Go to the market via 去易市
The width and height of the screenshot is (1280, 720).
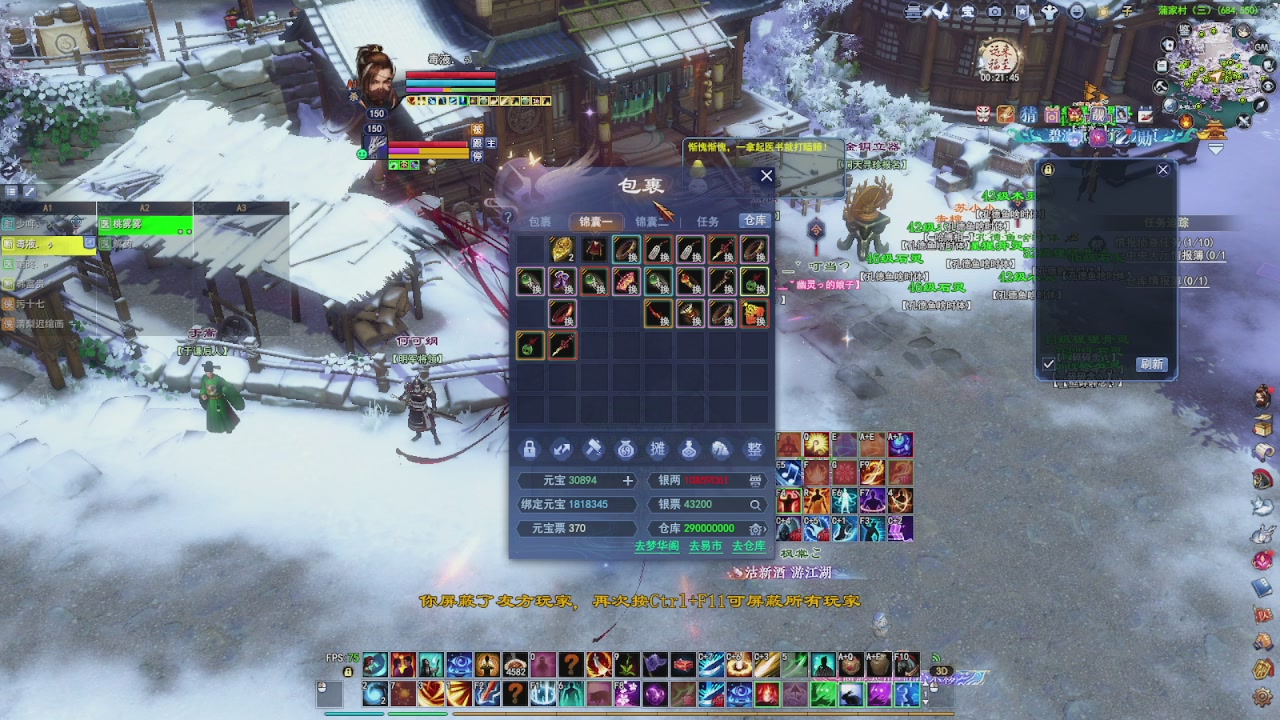point(705,546)
